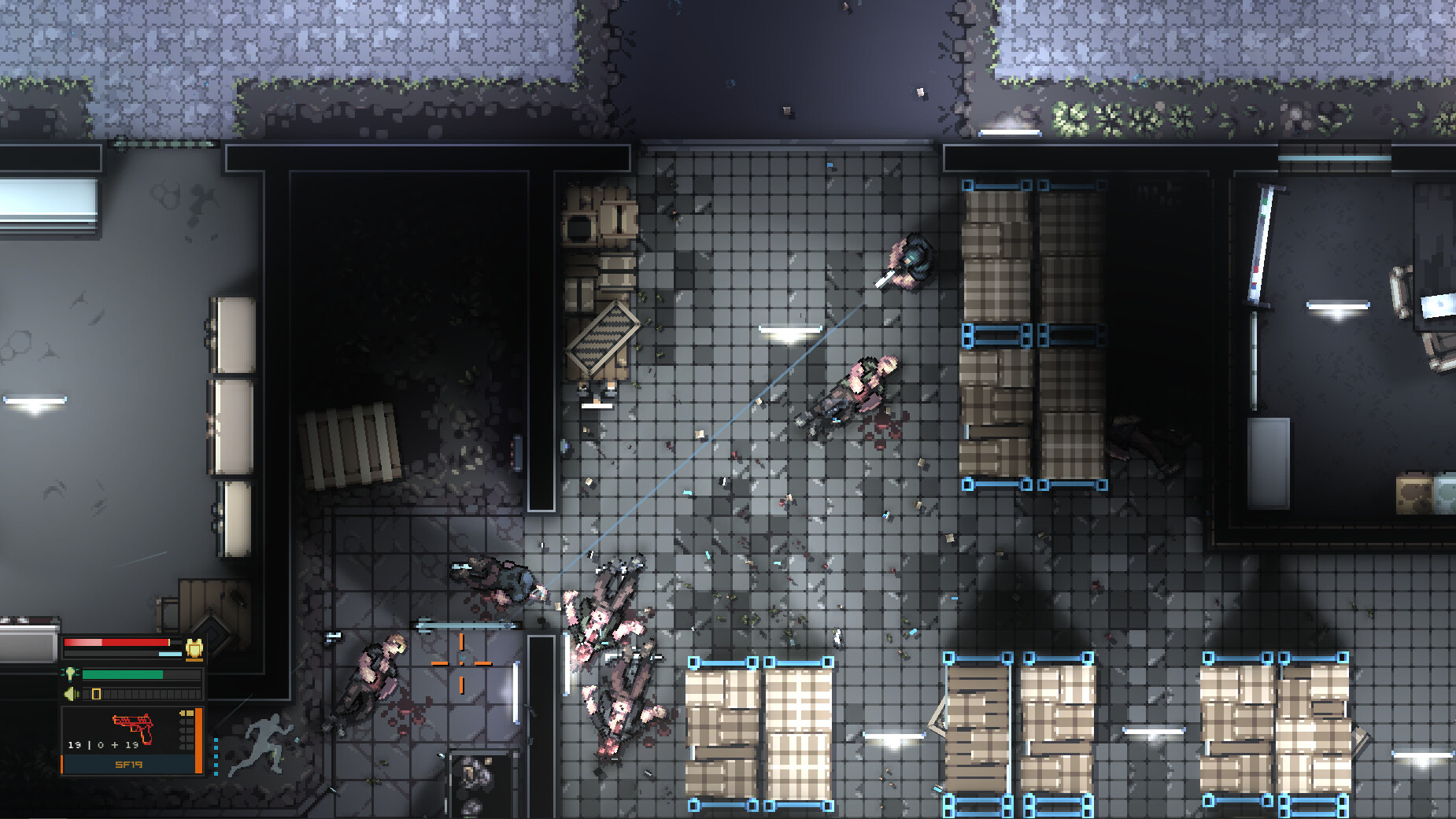This screenshot has width=1456, height=819.
Task: Click the gold magazine blocks beside the pistol icon
Action: click(187, 713)
